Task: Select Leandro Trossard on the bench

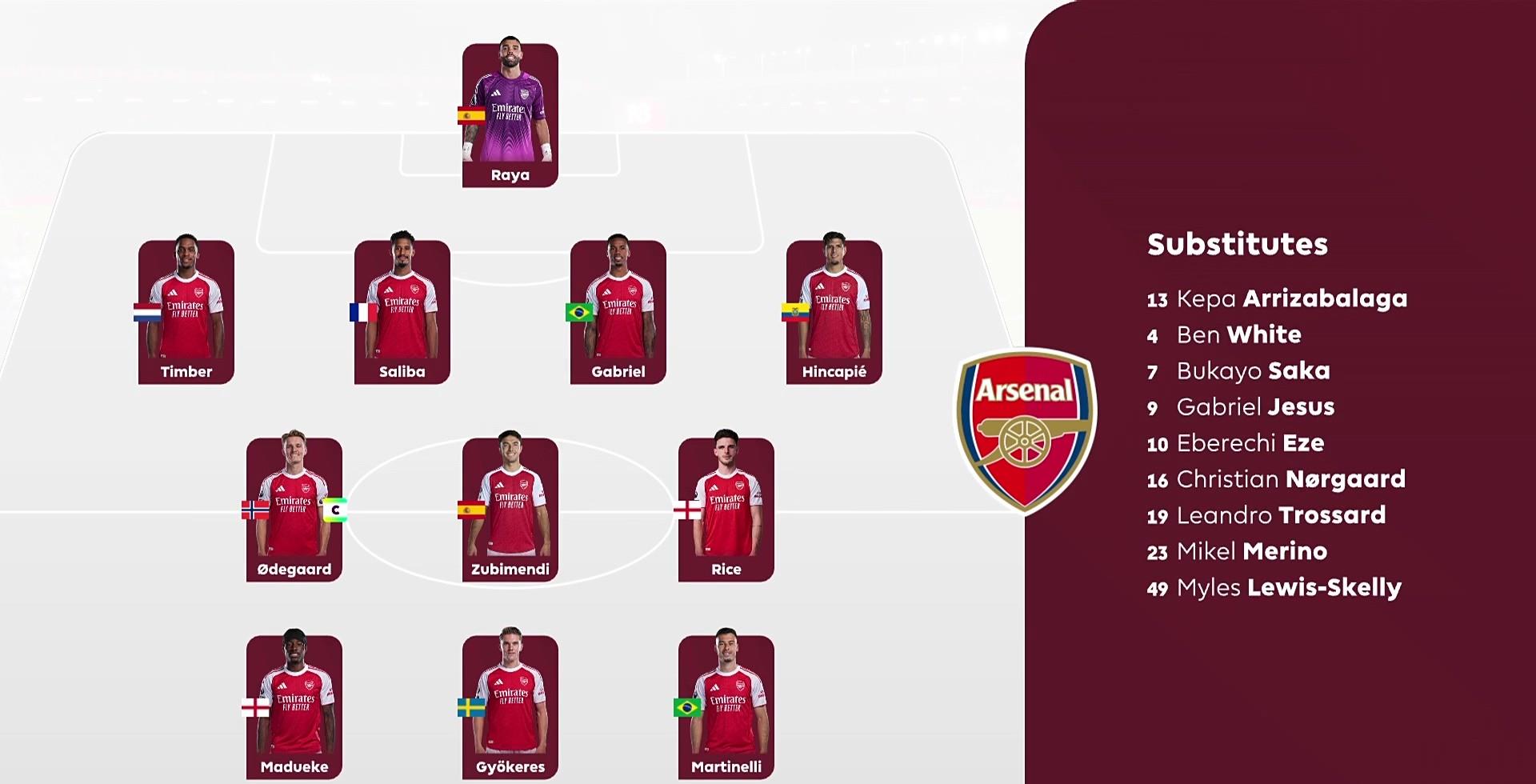Action: (x=1266, y=515)
